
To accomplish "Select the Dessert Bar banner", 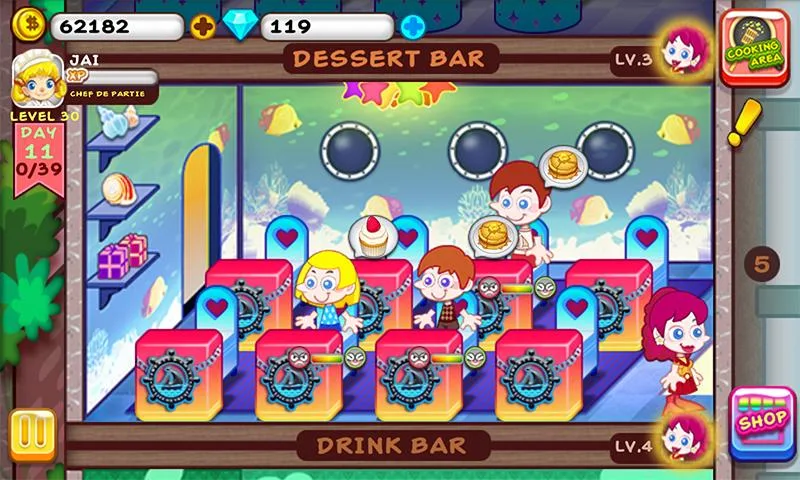I will click(x=391, y=58).
